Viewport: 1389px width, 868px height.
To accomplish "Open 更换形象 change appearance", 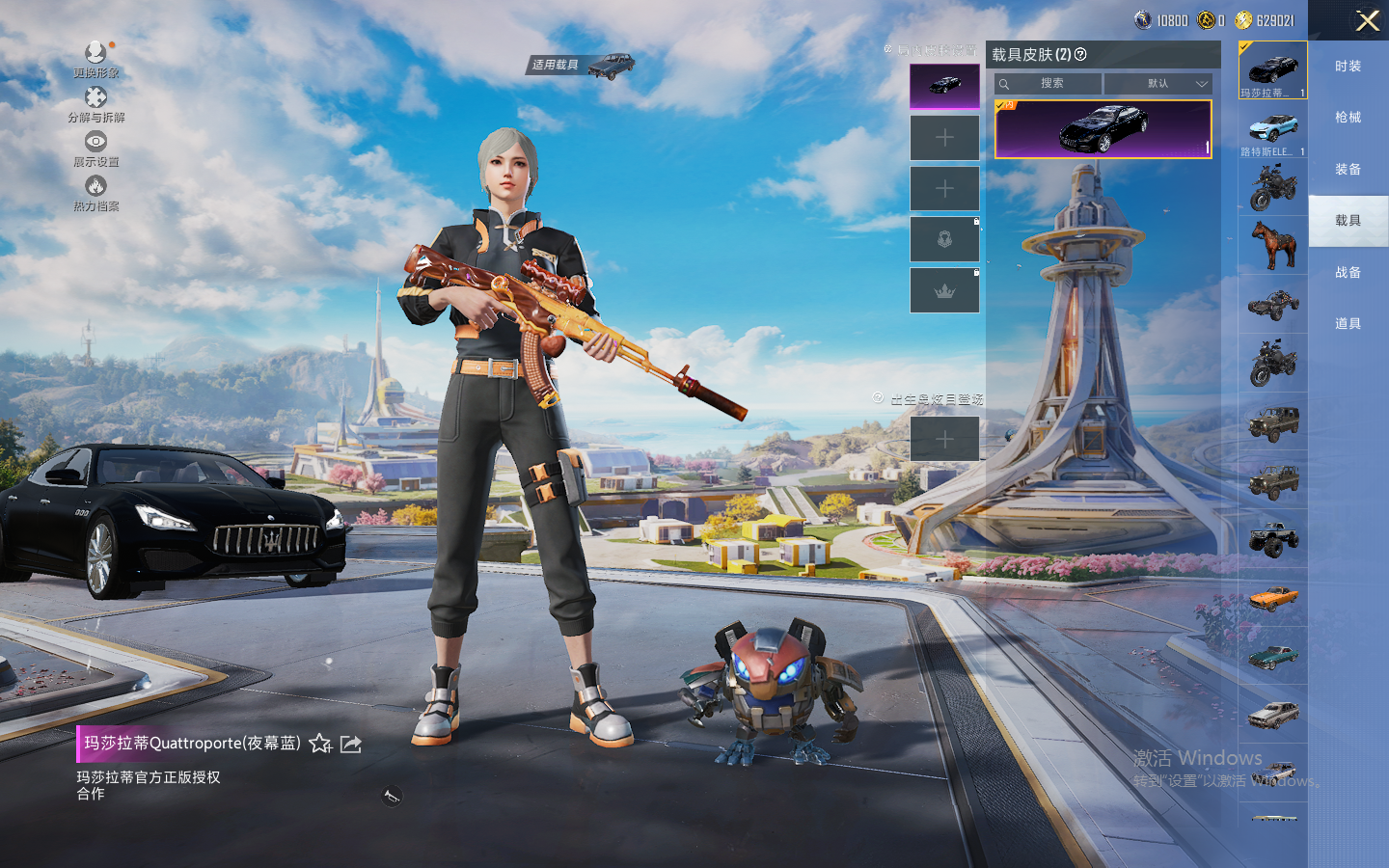I will (95, 59).
